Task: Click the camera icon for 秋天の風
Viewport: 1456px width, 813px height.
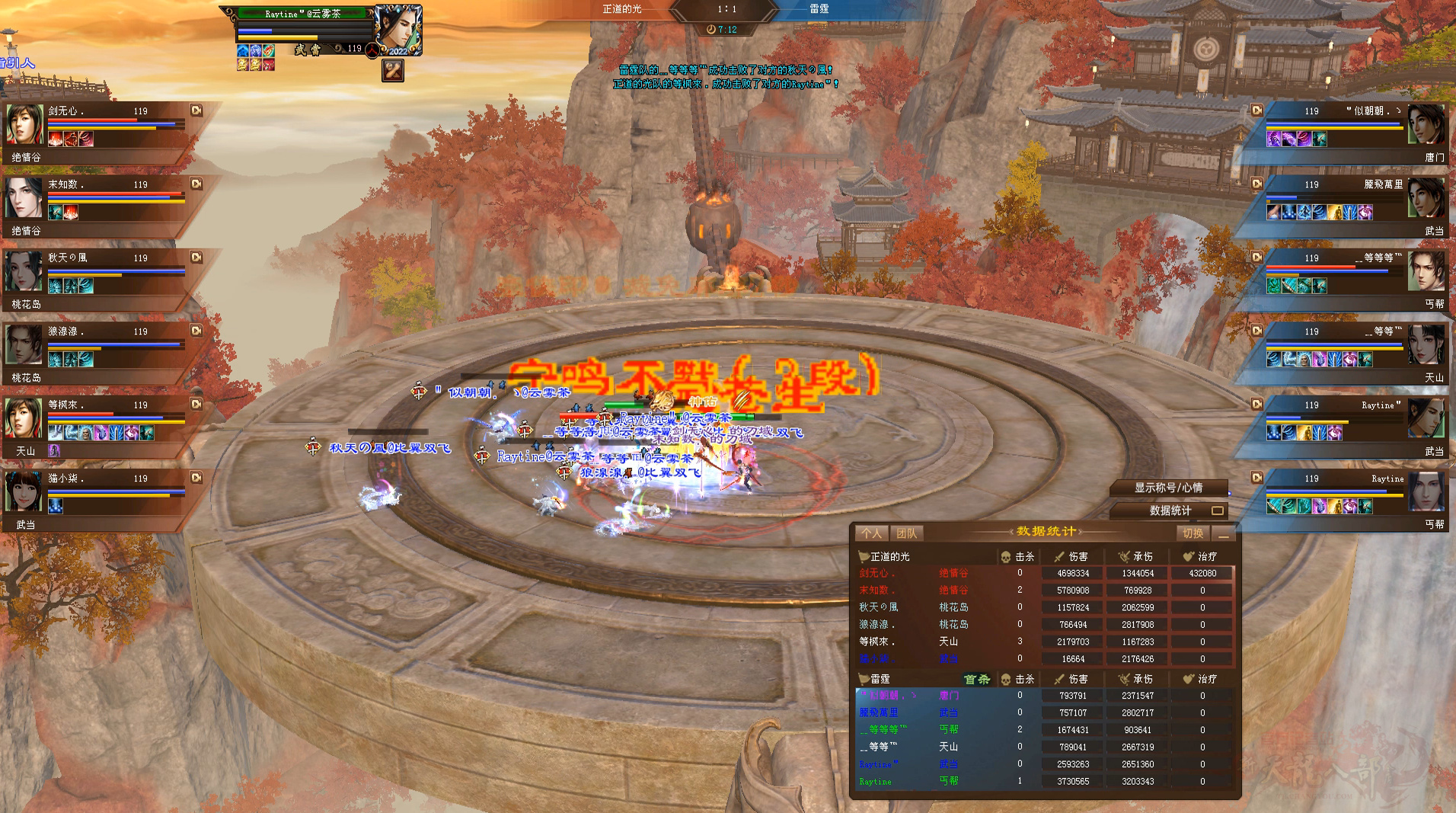Action: point(196,258)
